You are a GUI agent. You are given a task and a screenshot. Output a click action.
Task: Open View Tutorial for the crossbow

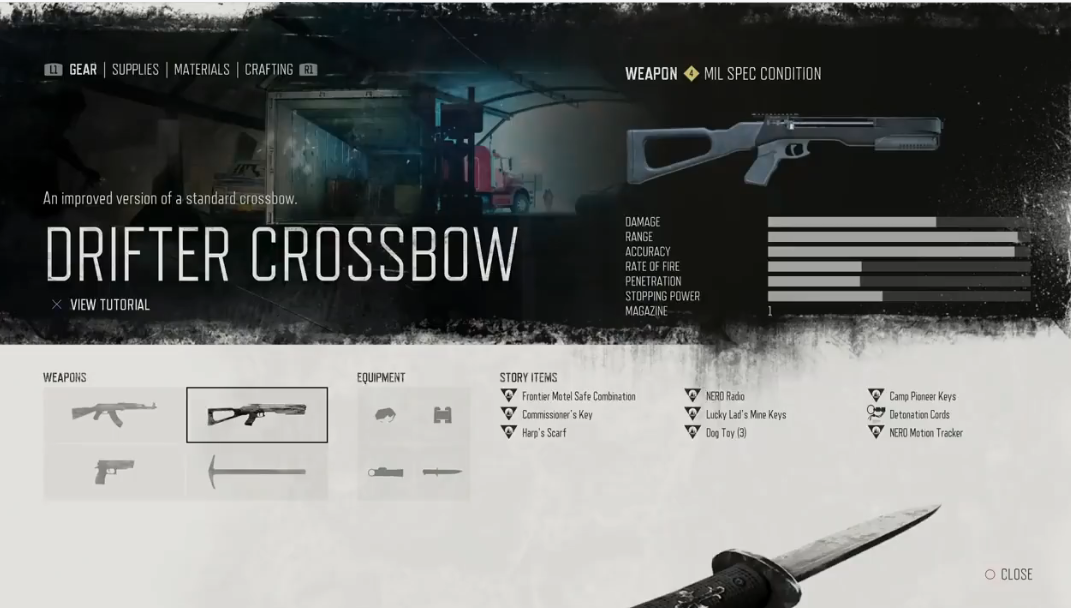[109, 305]
